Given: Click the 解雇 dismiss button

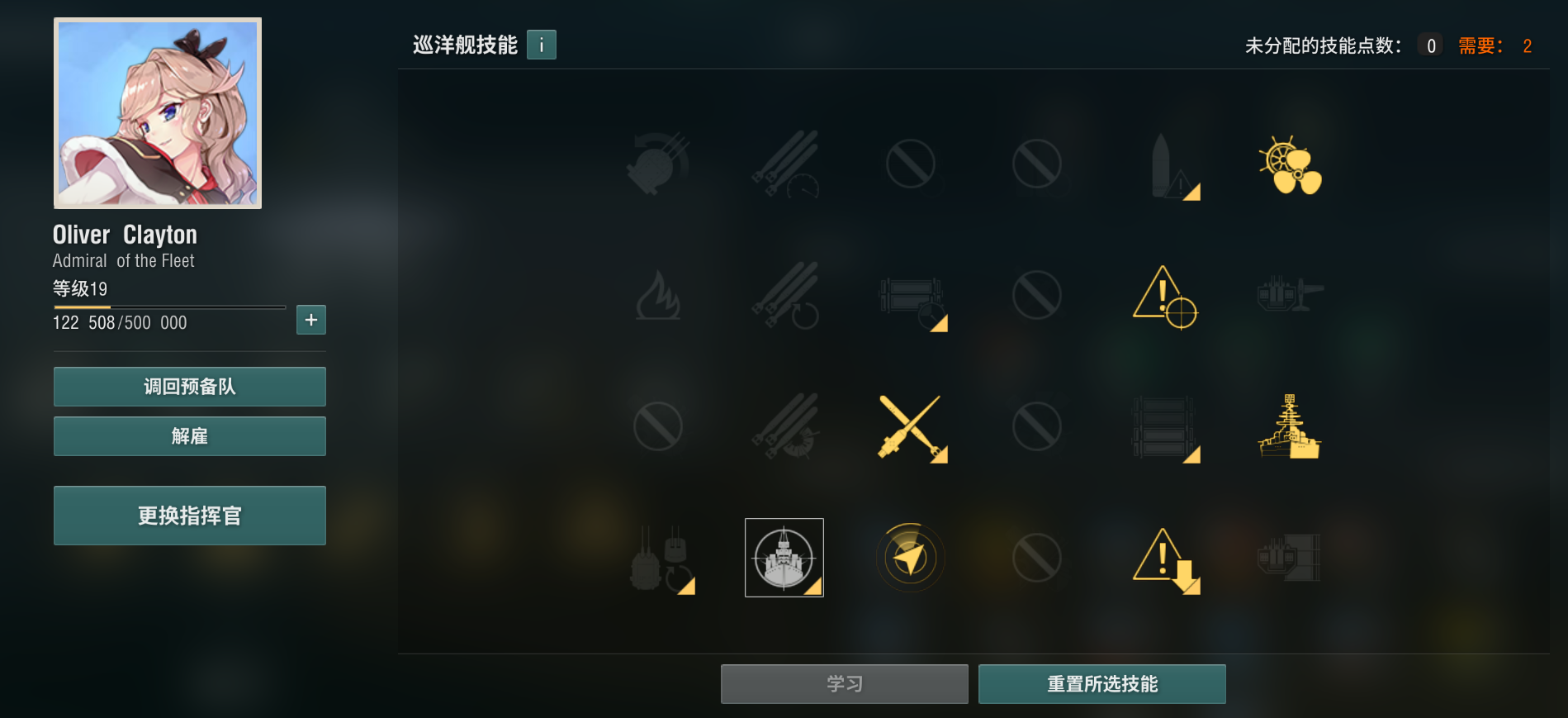Looking at the screenshot, I should point(189,435).
